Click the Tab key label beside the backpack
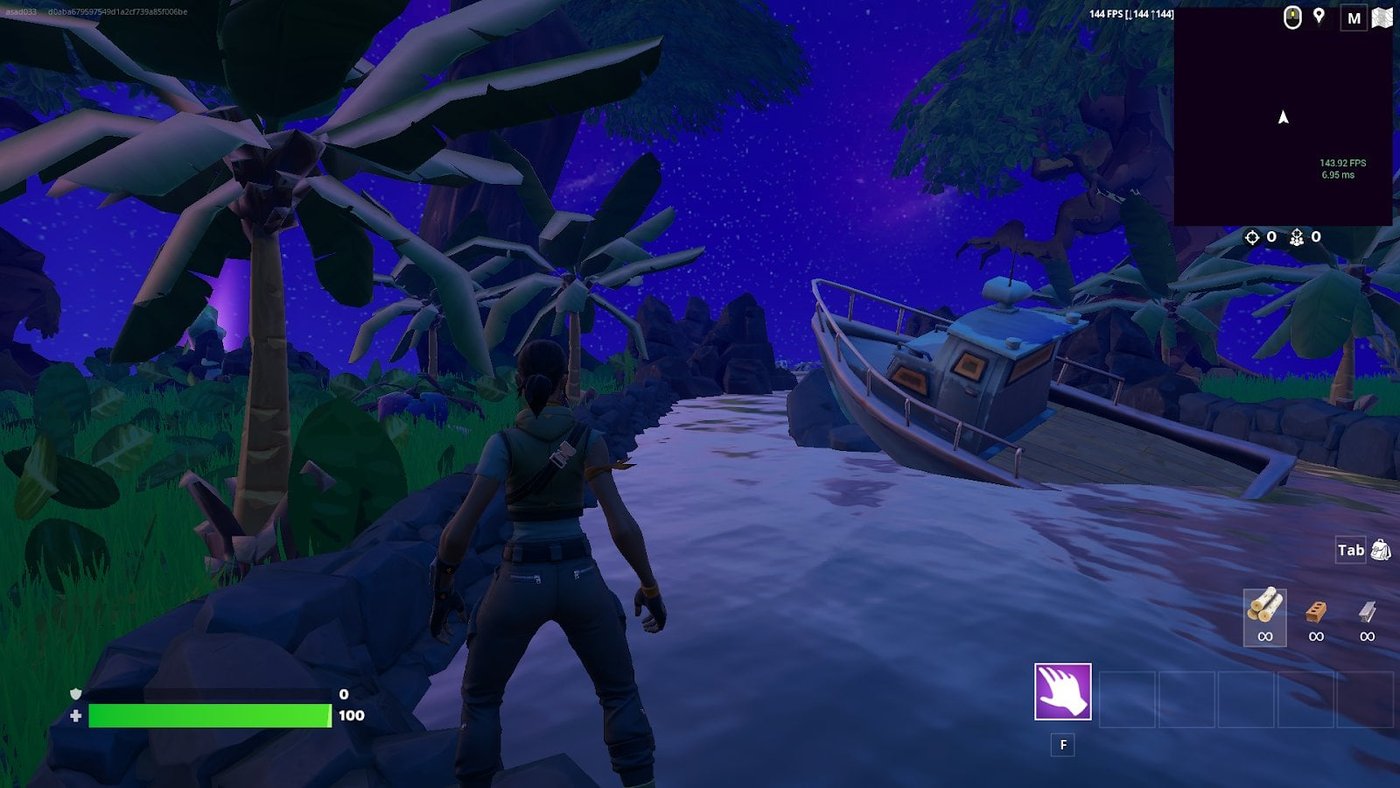This screenshot has height=788, width=1400. pos(1350,549)
